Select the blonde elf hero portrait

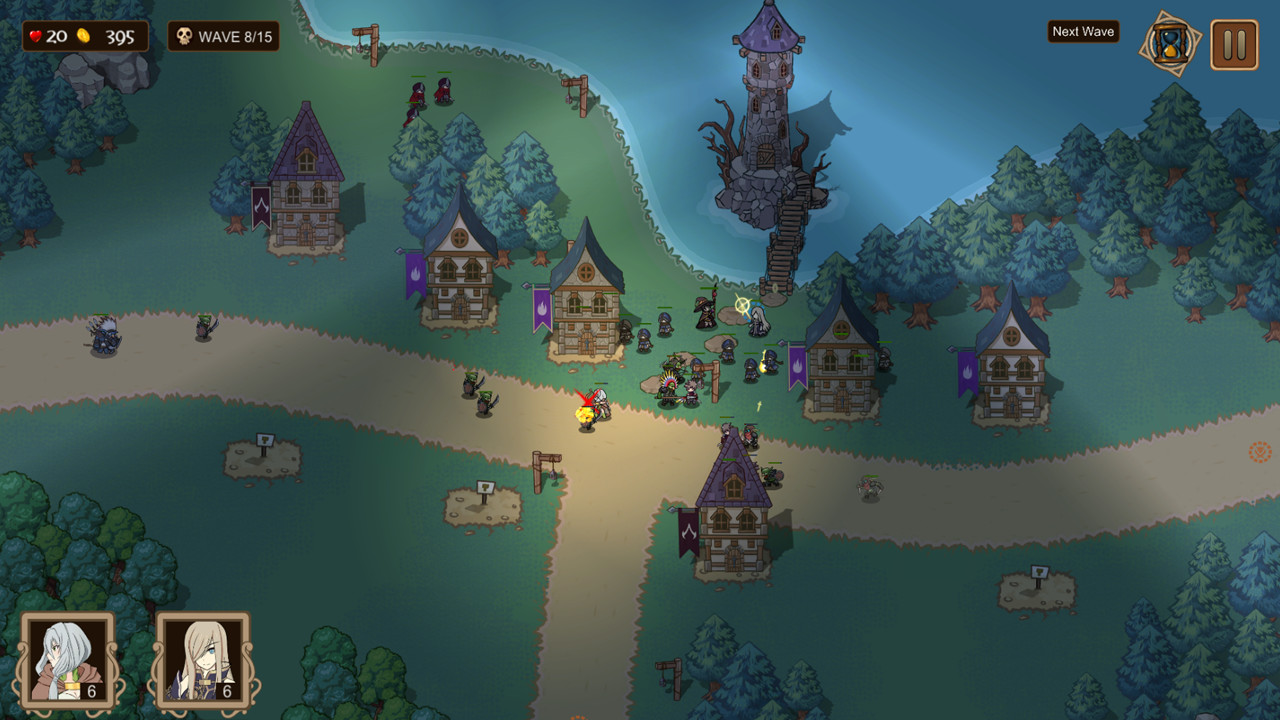(x=203, y=660)
